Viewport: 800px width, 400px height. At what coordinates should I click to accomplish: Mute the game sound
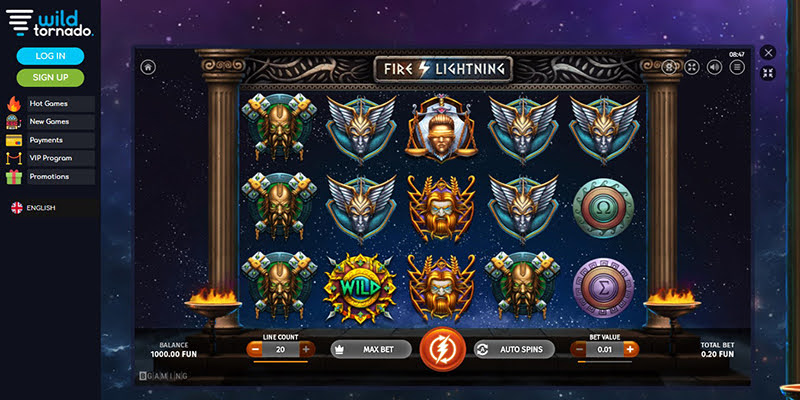pyautogui.click(x=714, y=67)
